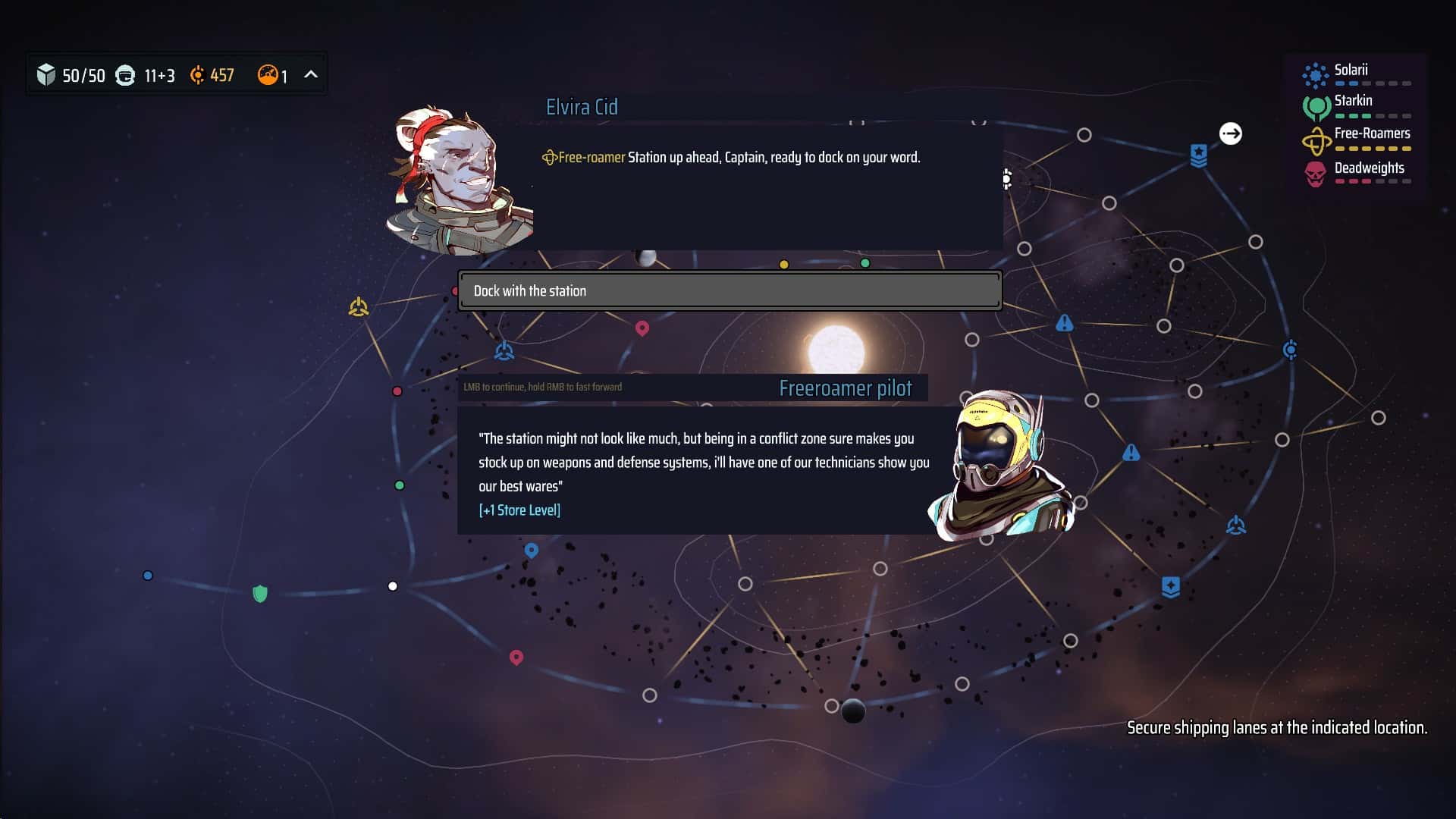Viewport: 1456px width, 819px height.
Task: Select the blue location pin marker
Action: [x=532, y=551]
